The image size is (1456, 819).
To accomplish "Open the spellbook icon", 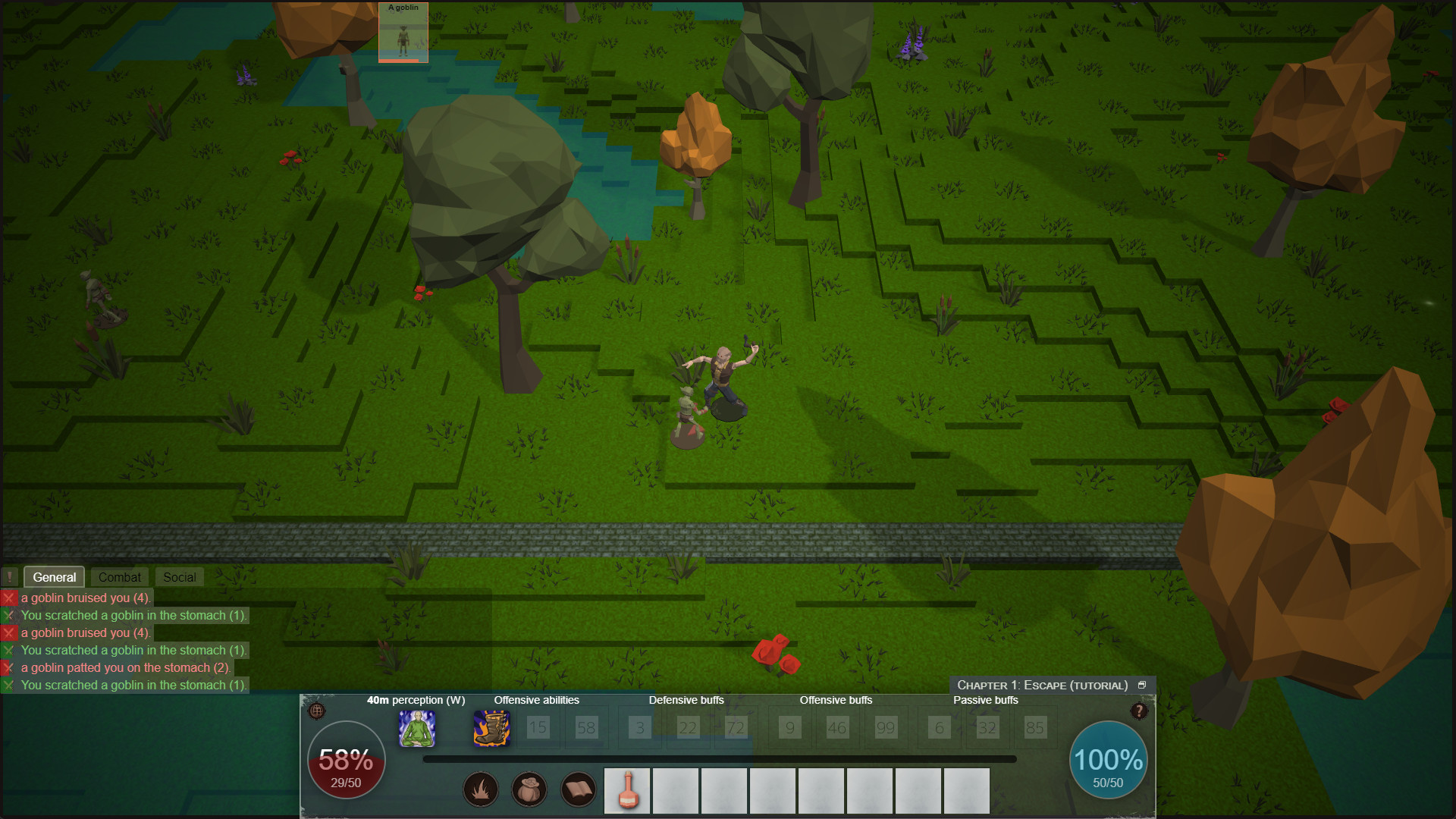I will point(578,789).
